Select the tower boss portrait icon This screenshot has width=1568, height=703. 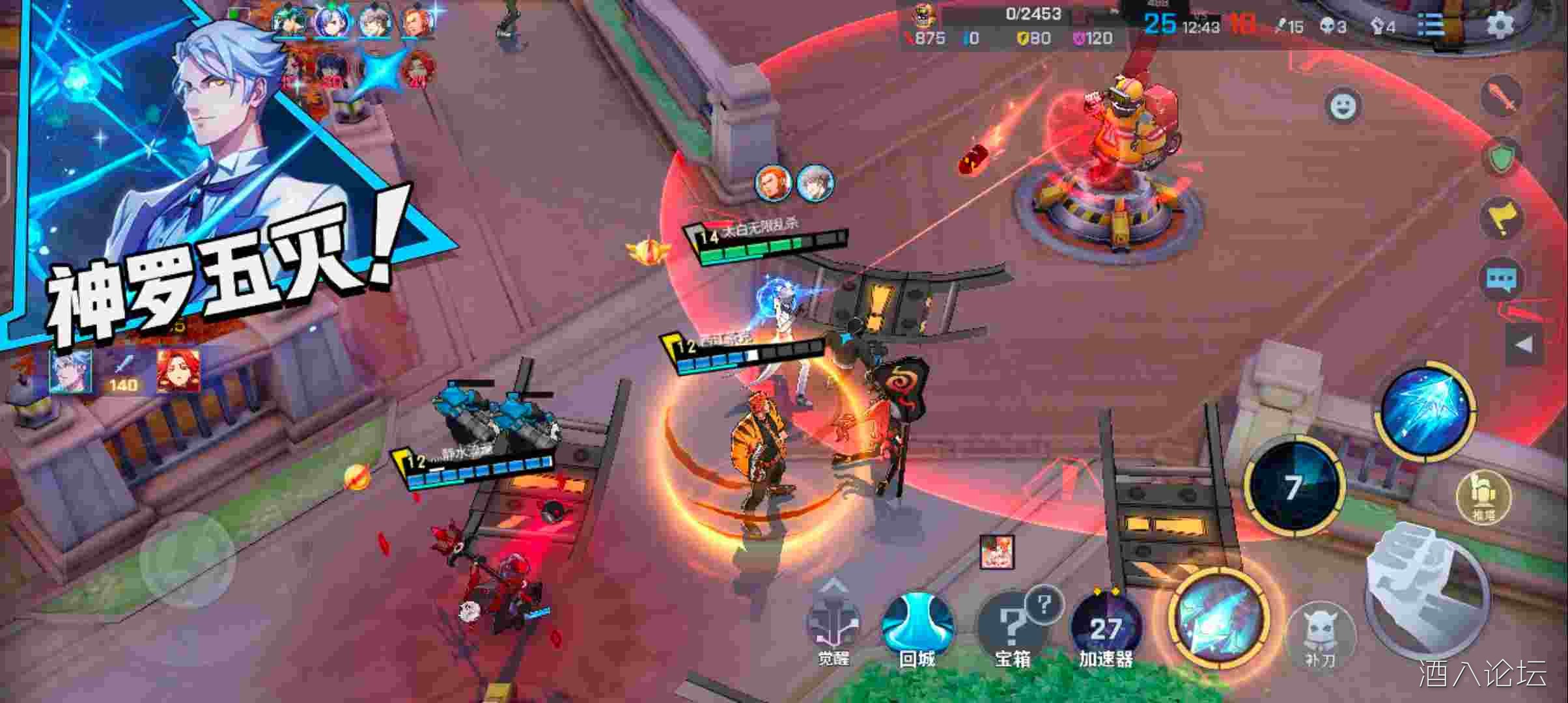pos(922,16)
